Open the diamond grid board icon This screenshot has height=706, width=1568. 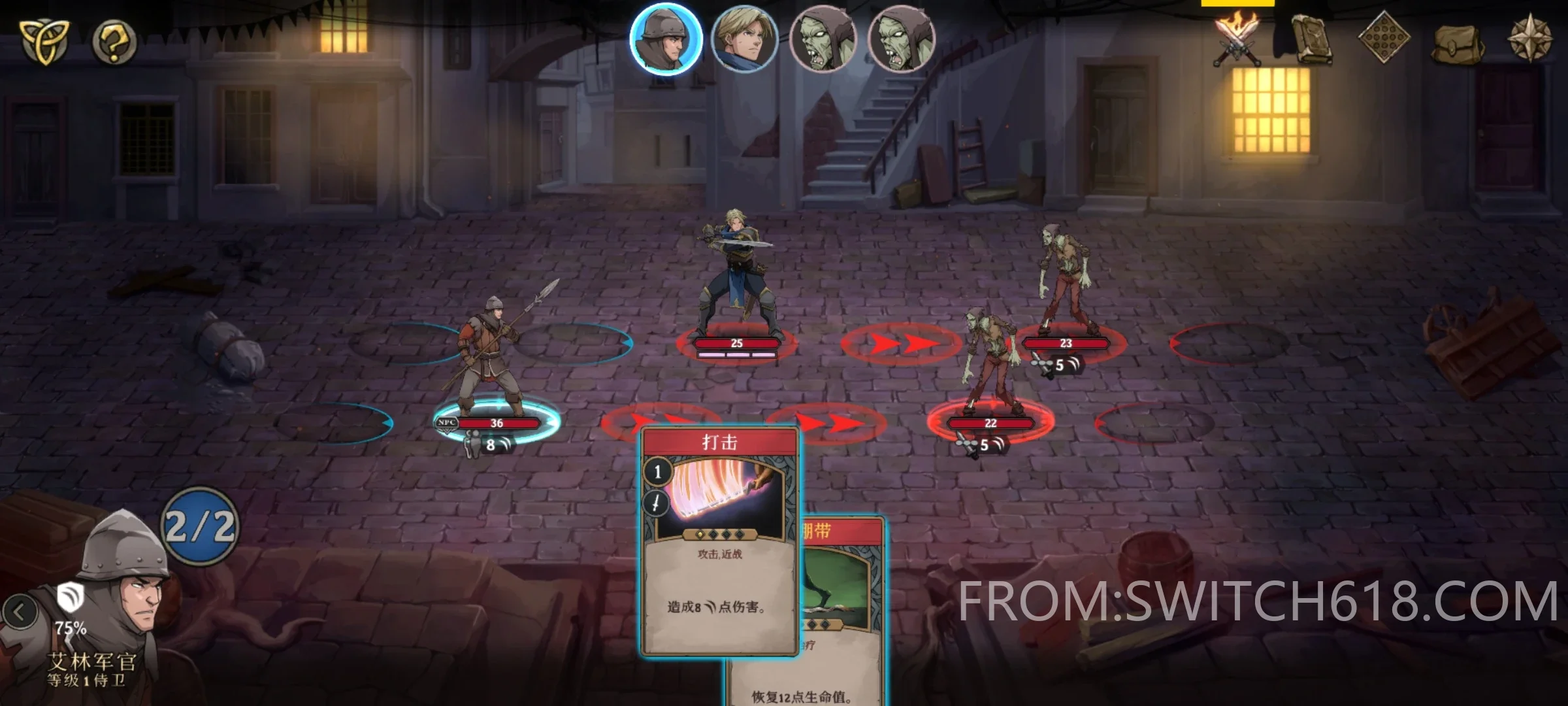(x=1384, y=38)
